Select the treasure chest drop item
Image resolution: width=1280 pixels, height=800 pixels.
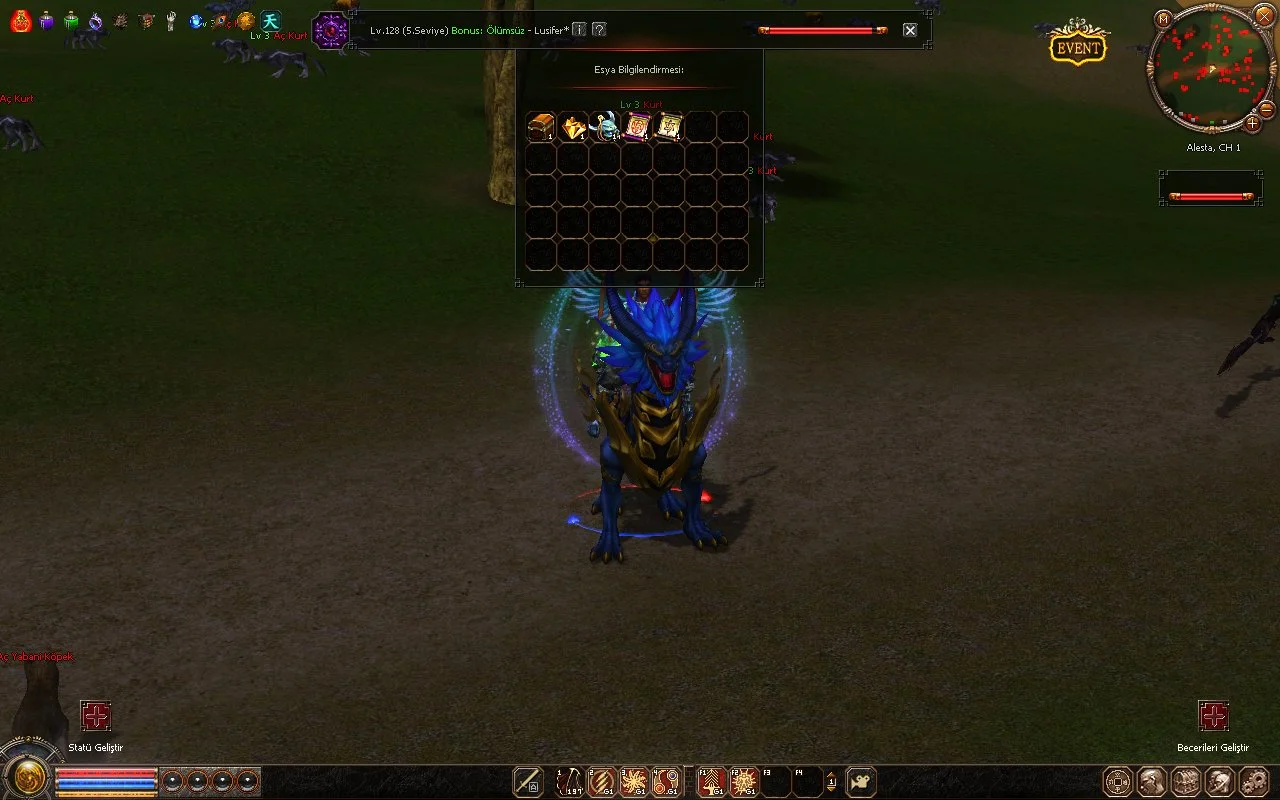[x=541, y=127]
